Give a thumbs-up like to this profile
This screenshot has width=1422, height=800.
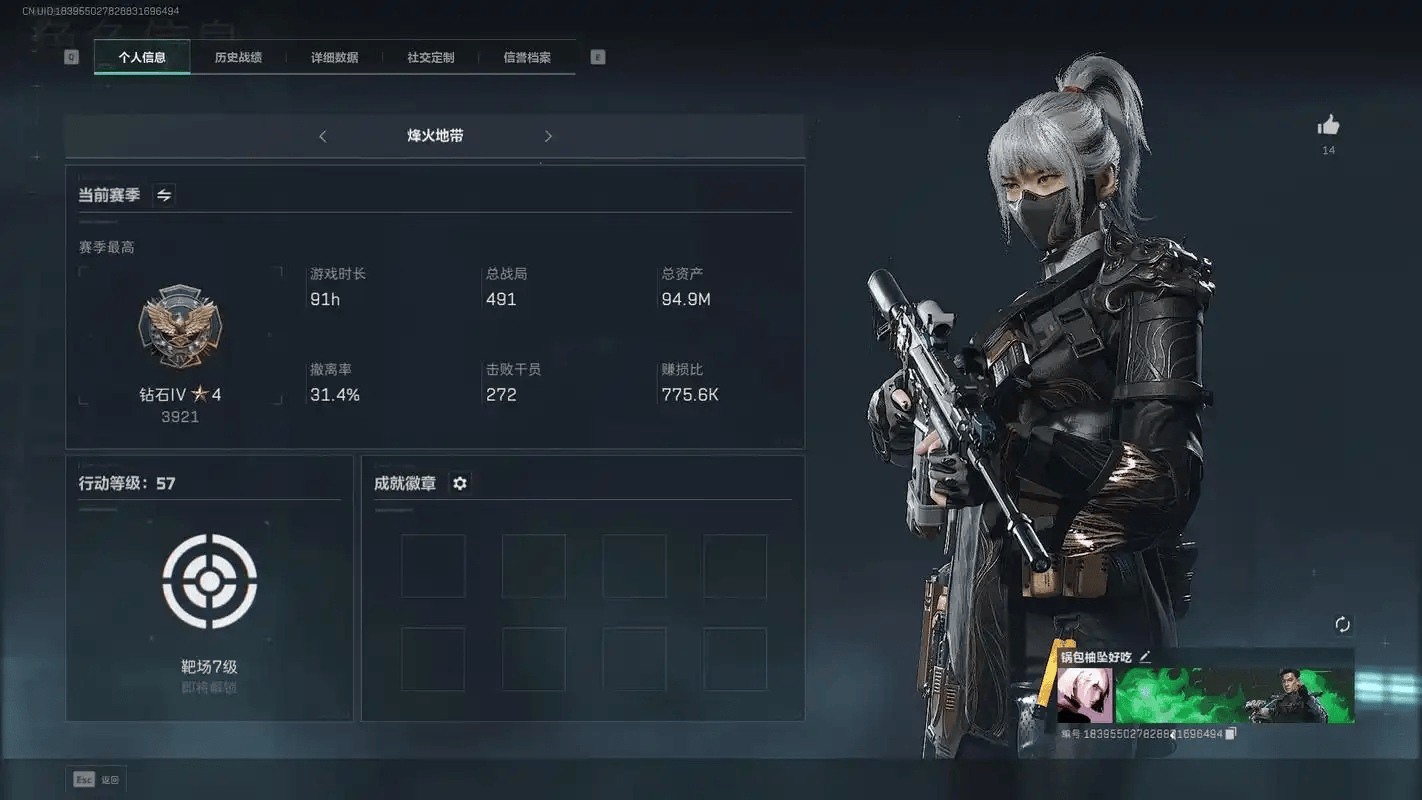coord(1328,125)
